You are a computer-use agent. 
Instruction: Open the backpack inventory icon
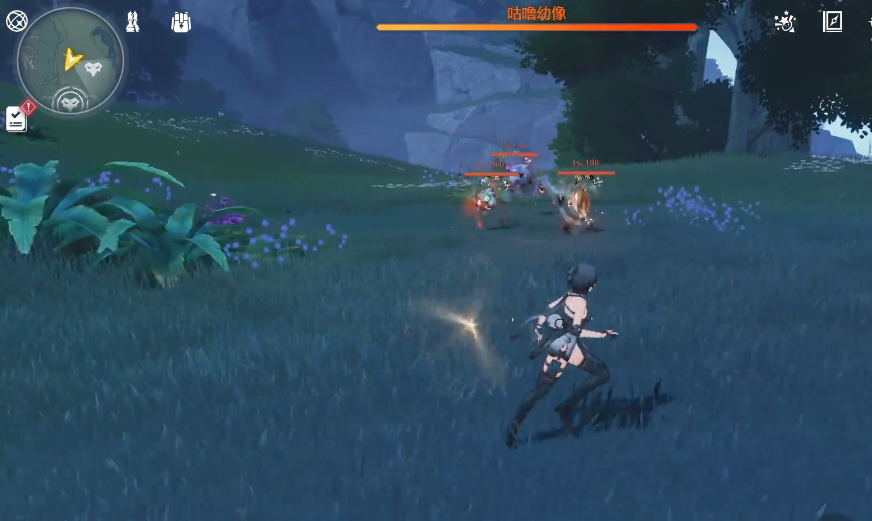(x=181, y=21)
